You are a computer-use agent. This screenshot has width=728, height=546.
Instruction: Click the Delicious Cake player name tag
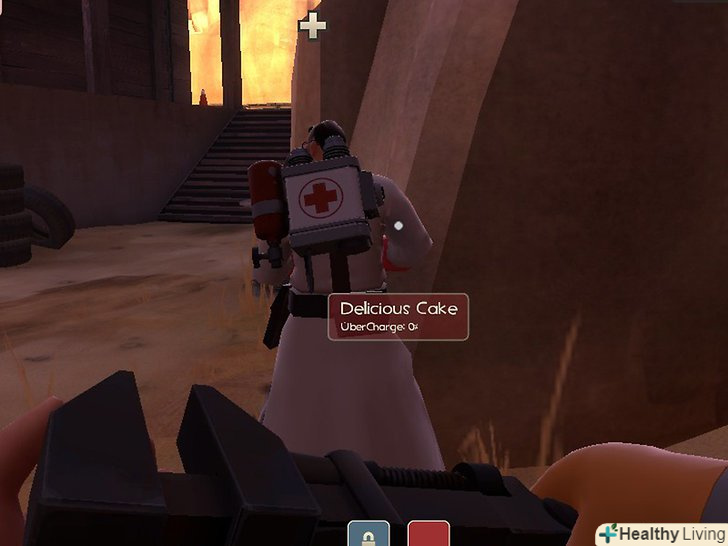(x=398, y=316)
